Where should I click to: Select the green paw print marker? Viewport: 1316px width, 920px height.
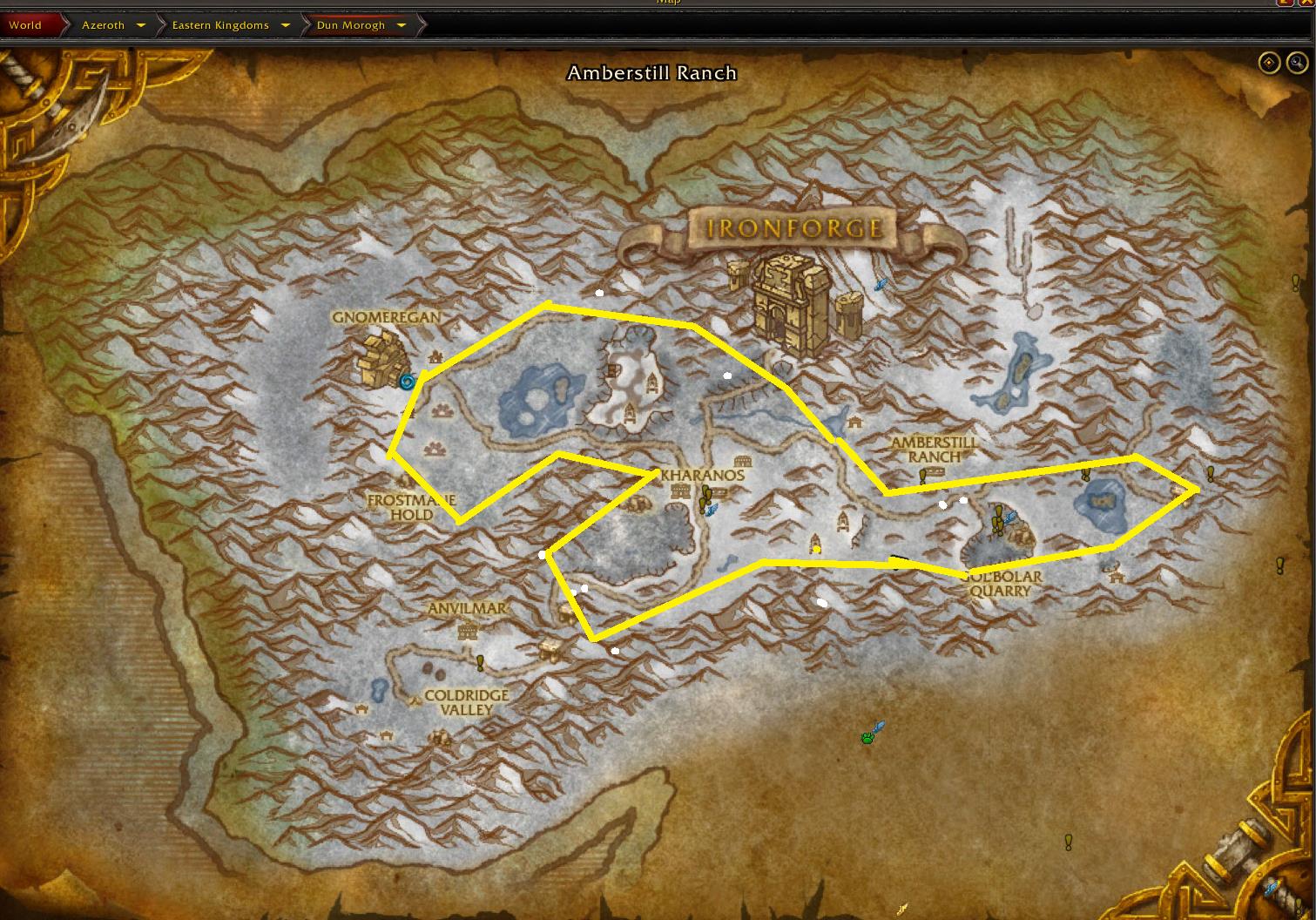pos(867,738)
